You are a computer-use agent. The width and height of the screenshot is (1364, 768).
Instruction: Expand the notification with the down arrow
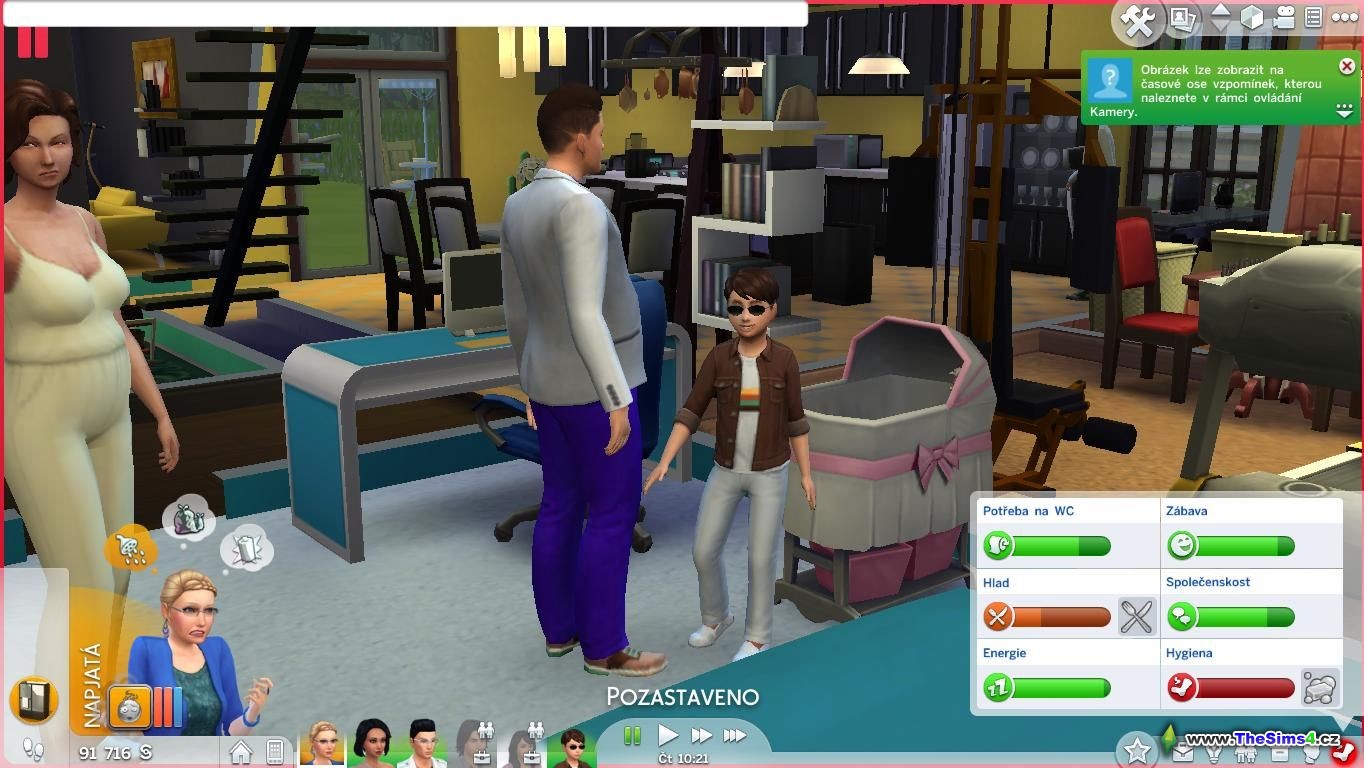click(1345, 113)
